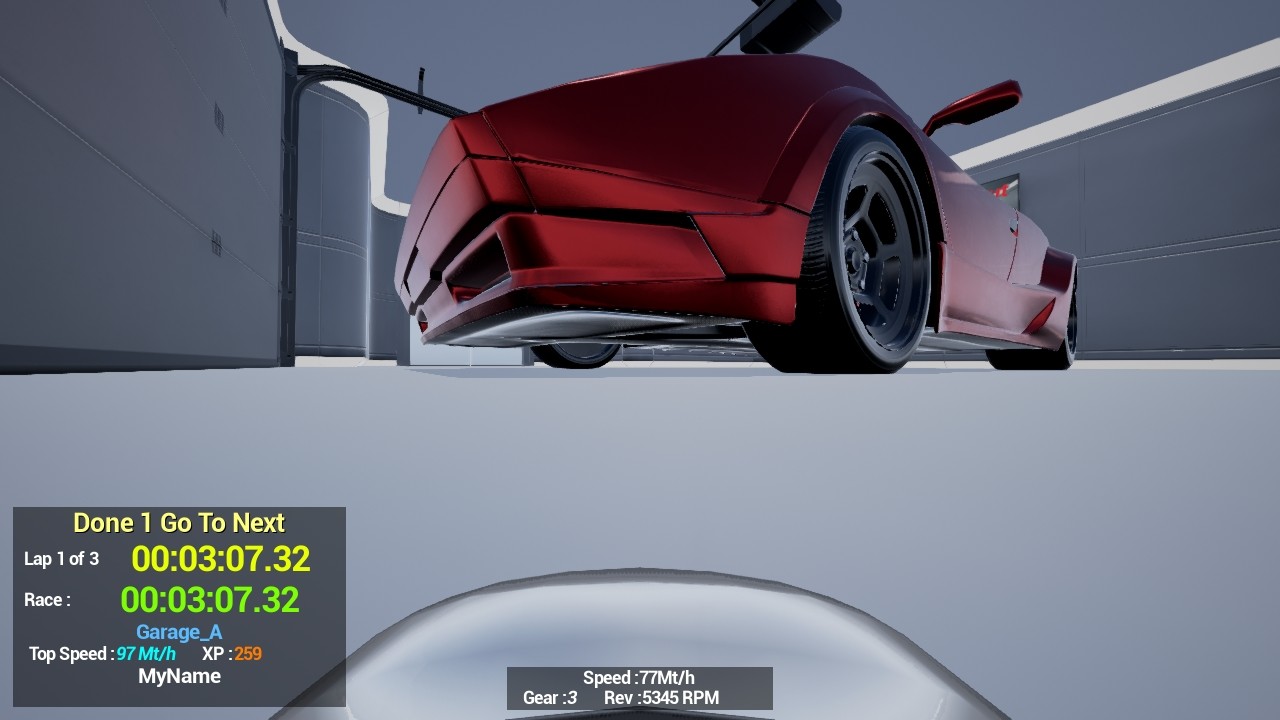
Task: Click the Garage_A location indicator
Action: tap(178, 632)
